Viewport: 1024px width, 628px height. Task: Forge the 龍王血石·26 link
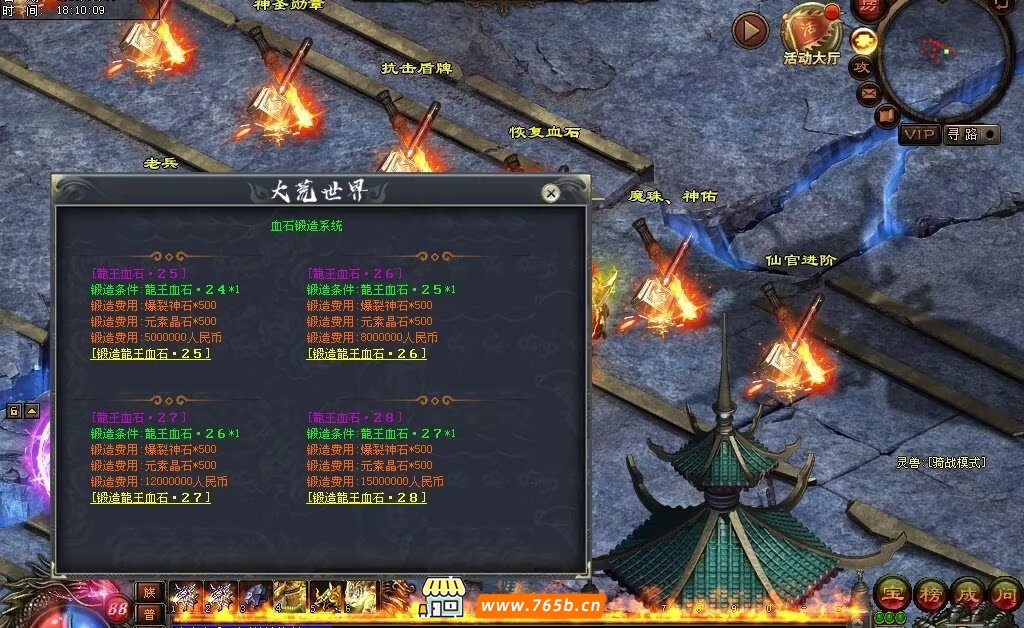[x=366, y=354]
